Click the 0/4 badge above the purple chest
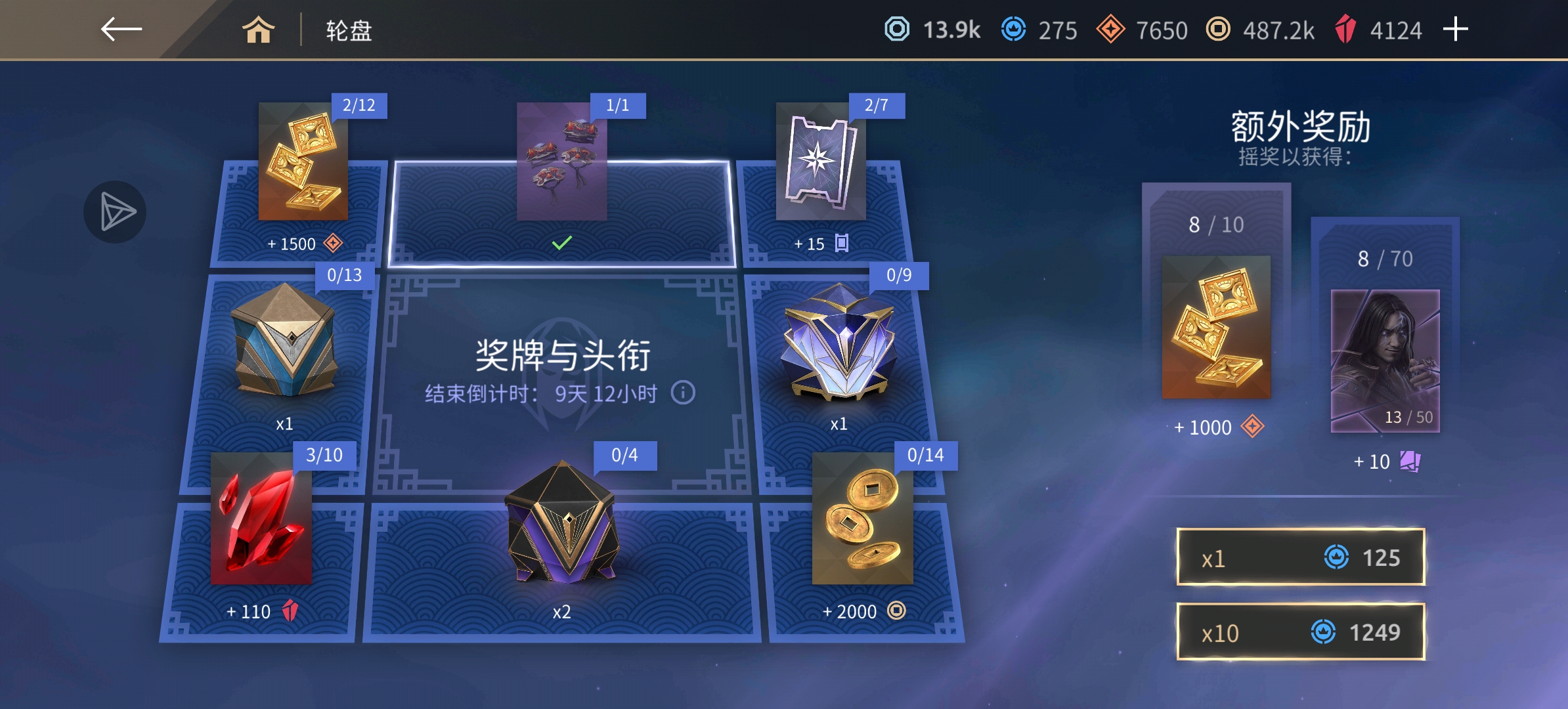The width and height of the screenshot is (1568, 709). (x=624, y=454)
